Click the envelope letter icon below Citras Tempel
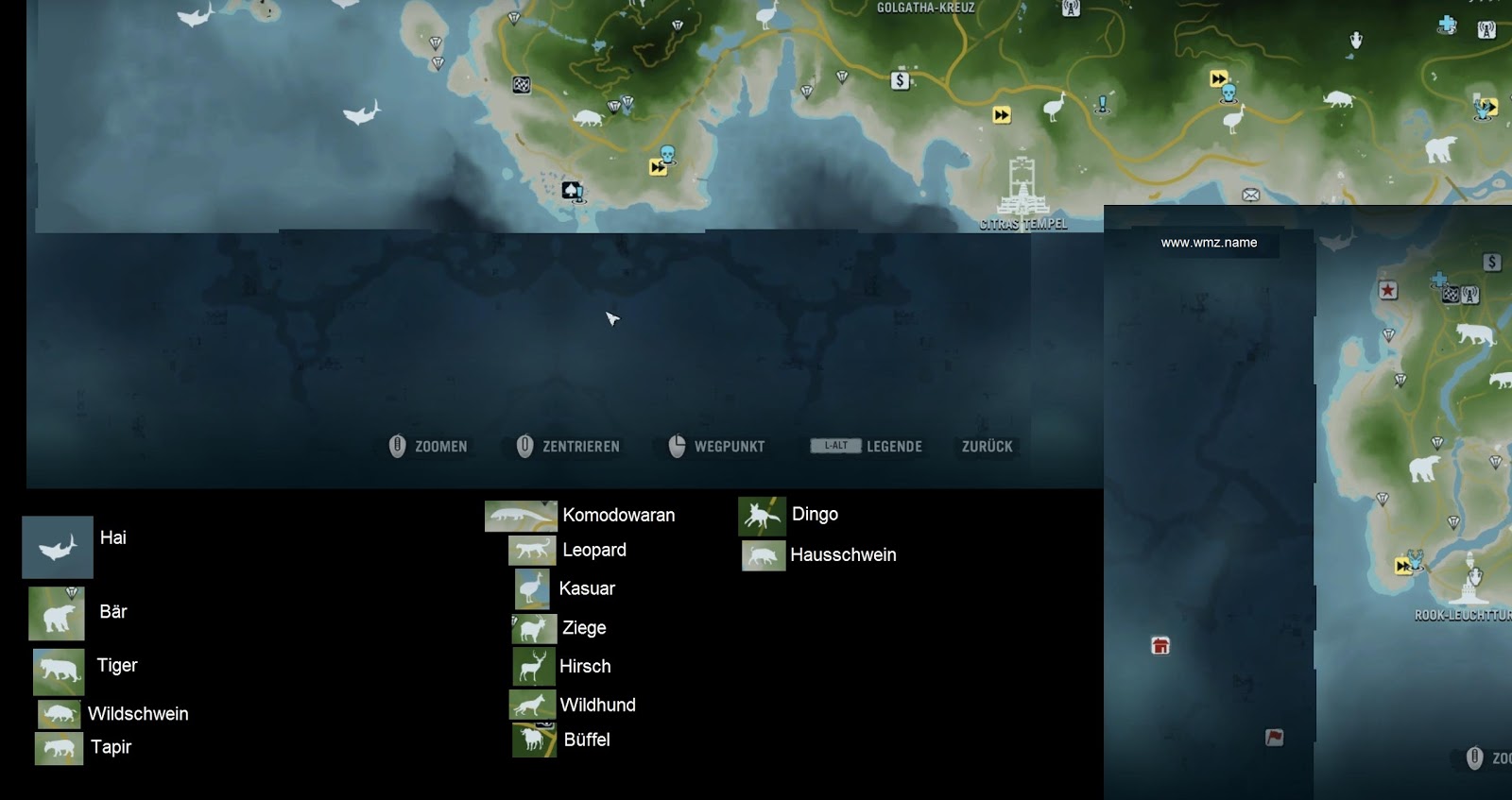This screenshot has height=800, width=1512. 1250,193
